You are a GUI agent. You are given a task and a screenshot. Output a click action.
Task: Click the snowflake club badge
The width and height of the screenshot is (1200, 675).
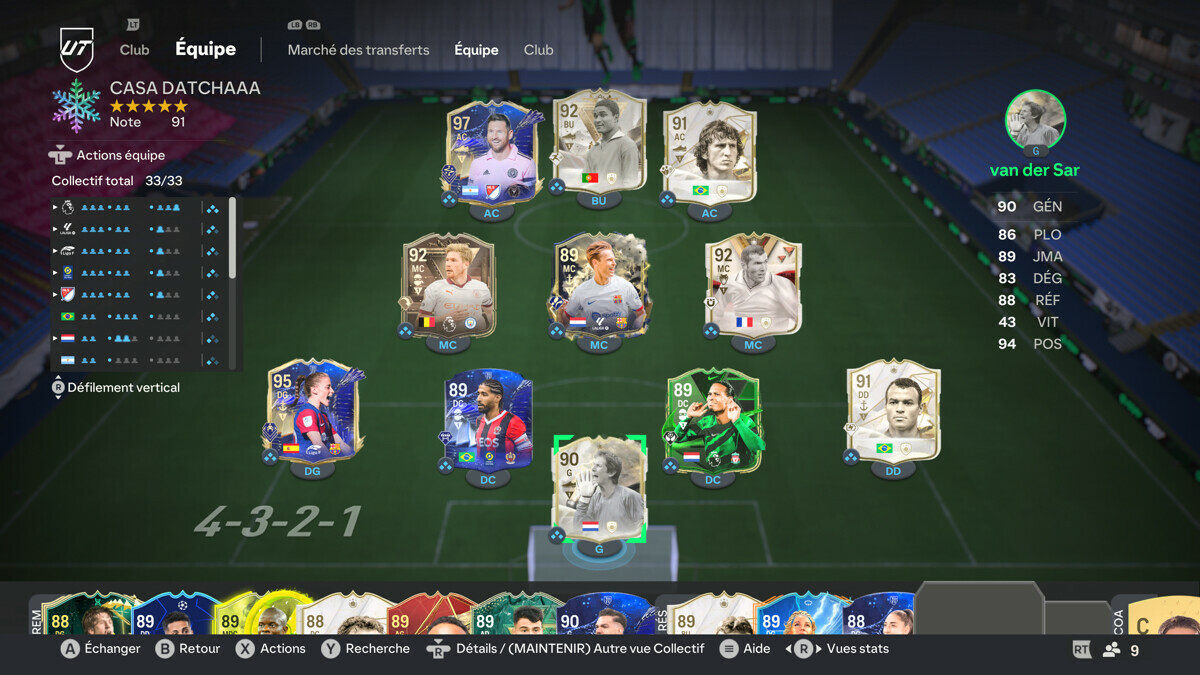pyautogui.click(x=77, y=106)
